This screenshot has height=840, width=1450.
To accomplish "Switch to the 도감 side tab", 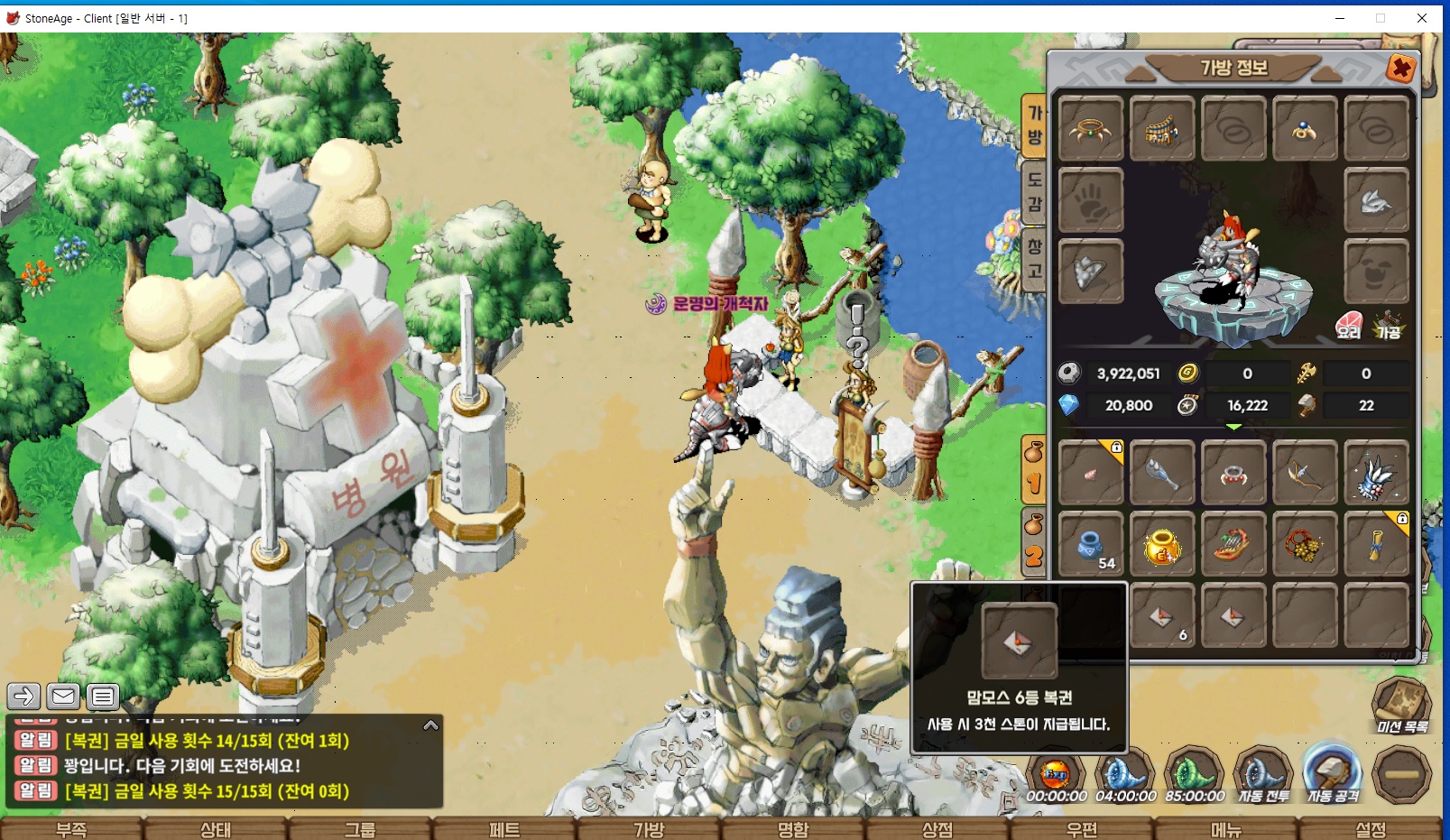I will pyautogui.click(x=1034, y=191).
